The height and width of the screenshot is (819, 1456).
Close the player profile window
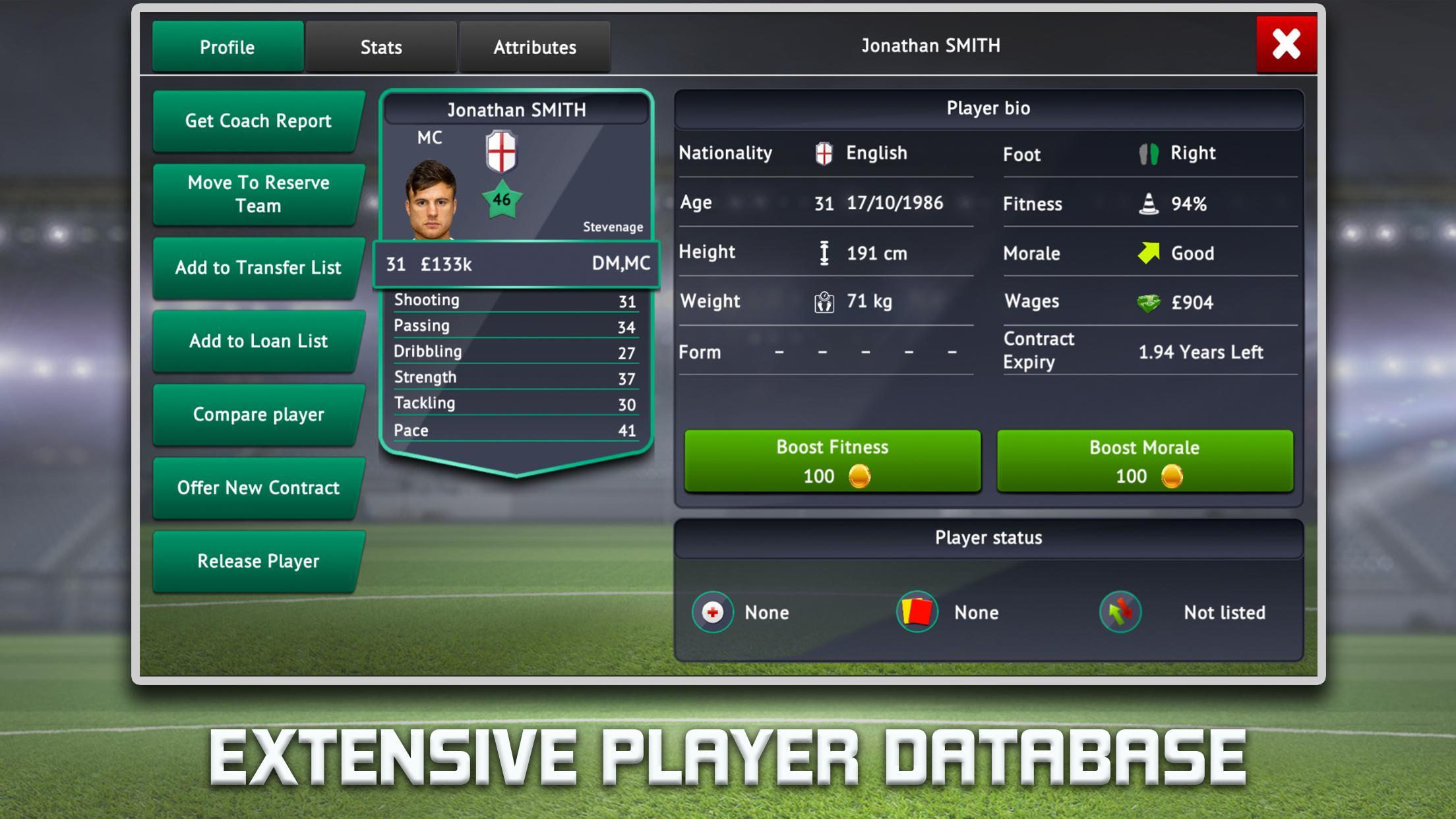(x=1287, y=45)
